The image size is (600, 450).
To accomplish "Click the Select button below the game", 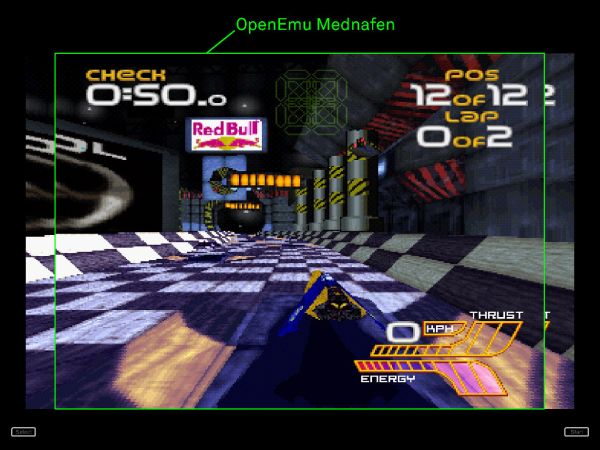I will tap(23, 432).
